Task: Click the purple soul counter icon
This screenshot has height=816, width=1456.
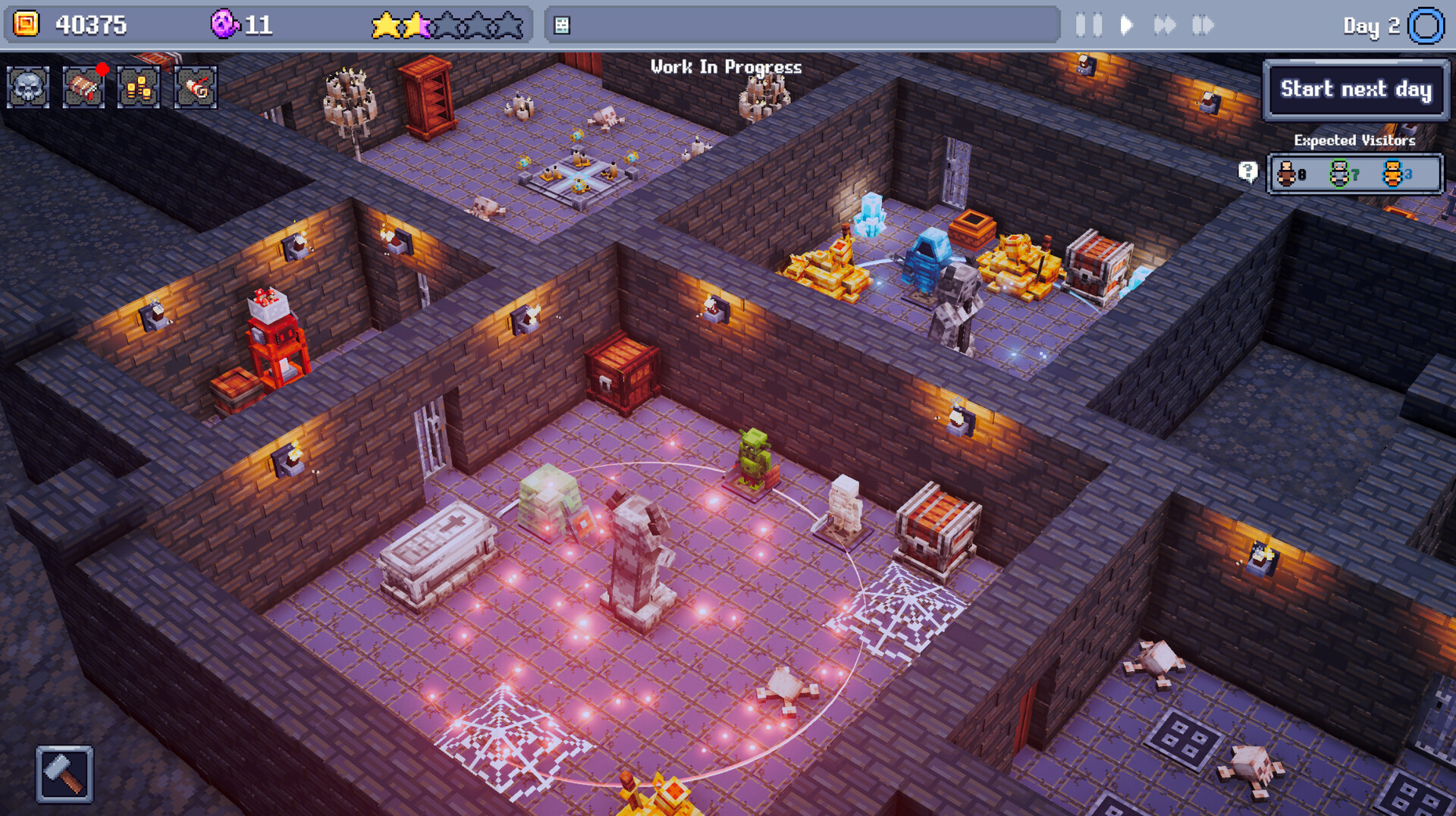Action: 224,24
